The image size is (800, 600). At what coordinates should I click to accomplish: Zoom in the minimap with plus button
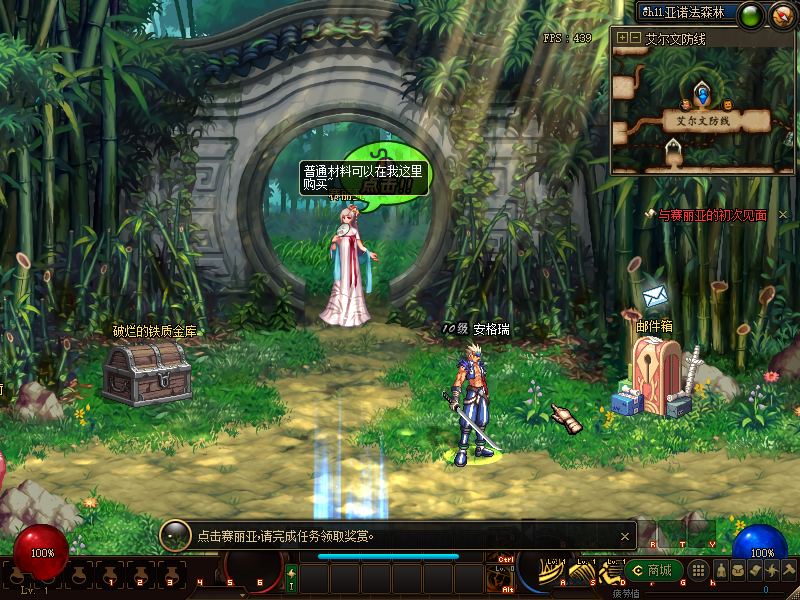coord(622,38)
